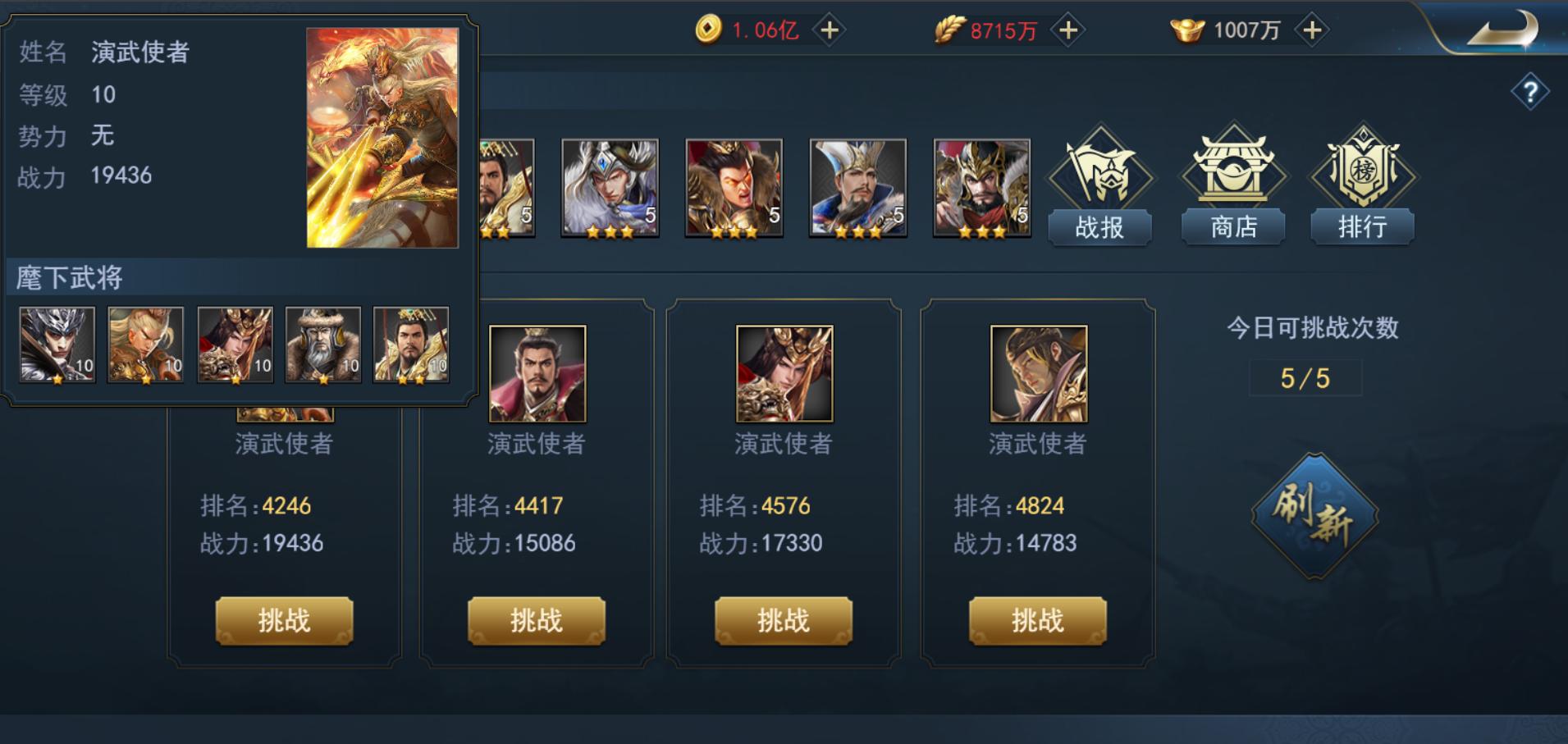The image size is (1568, 744).
Task: Click the help question mark icon
Action: click(x=1531, y=90)
